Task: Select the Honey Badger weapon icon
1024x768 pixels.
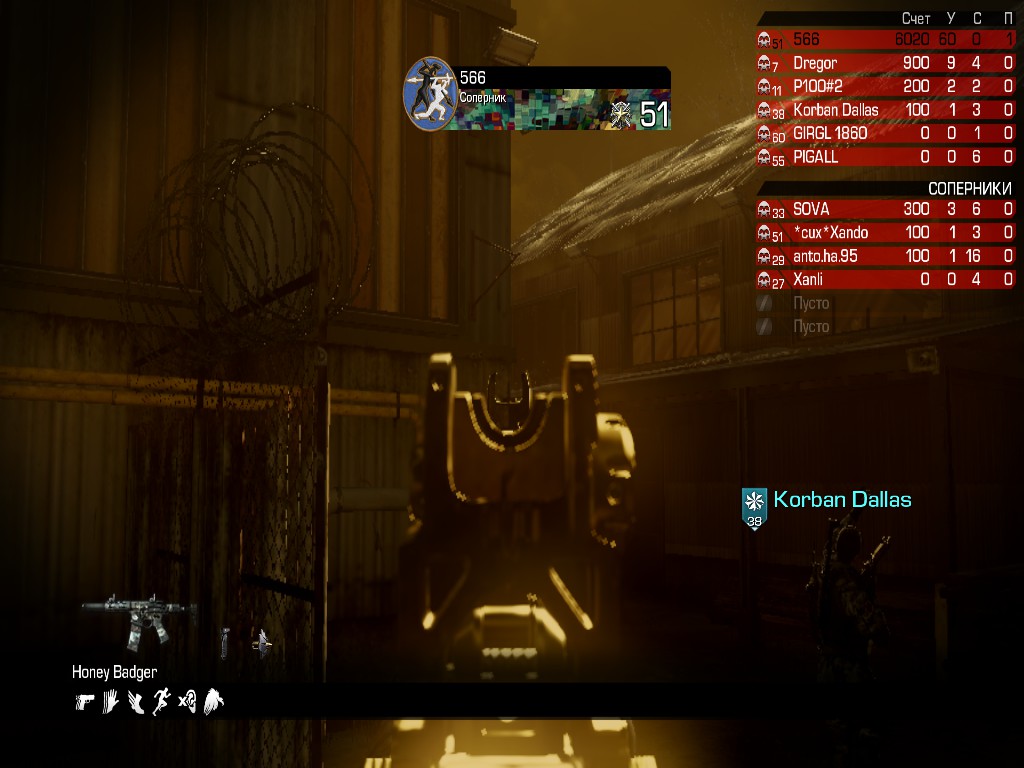Action: point(138,620)
